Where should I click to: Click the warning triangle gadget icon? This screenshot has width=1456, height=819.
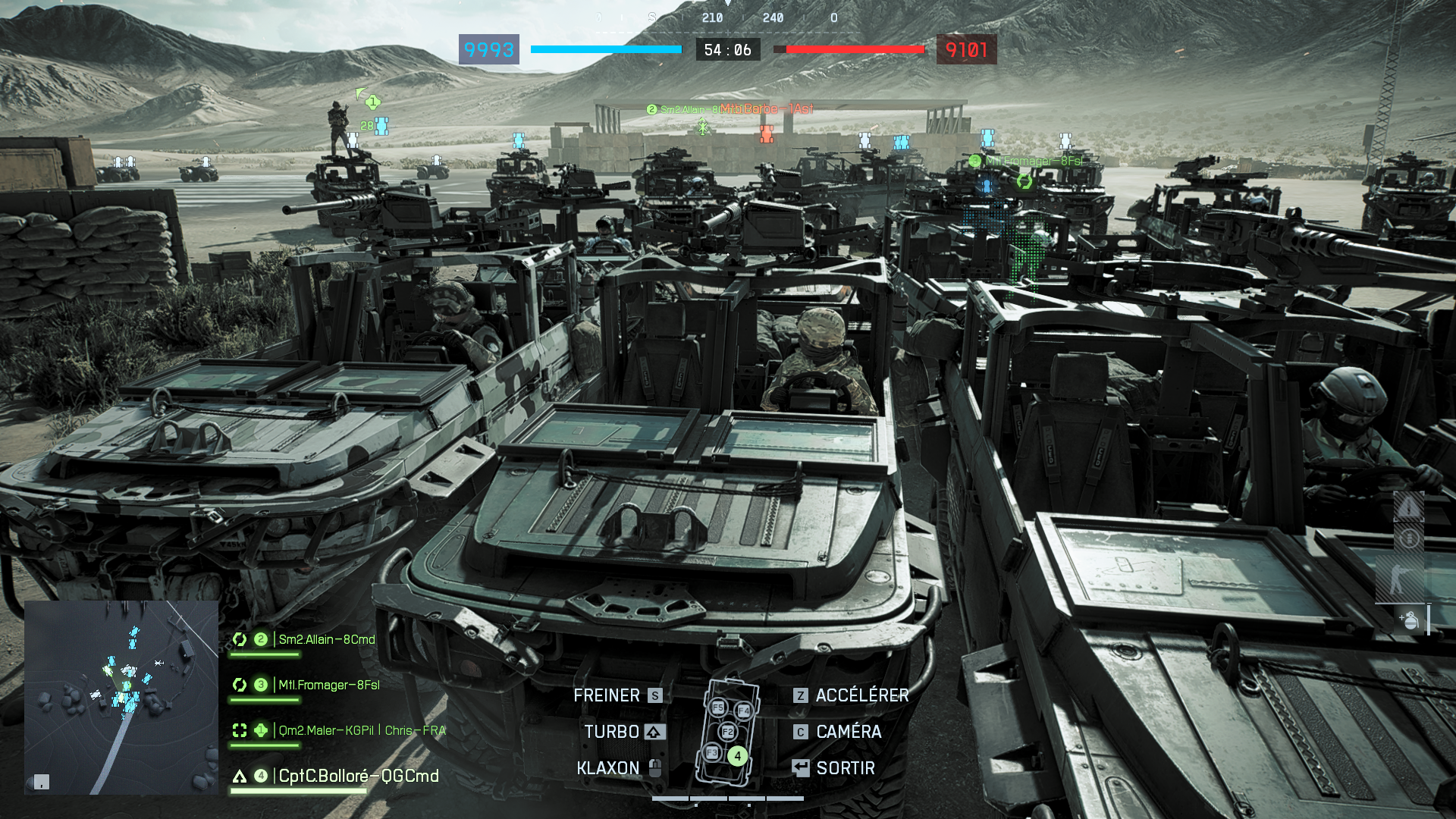[1409, 507]
